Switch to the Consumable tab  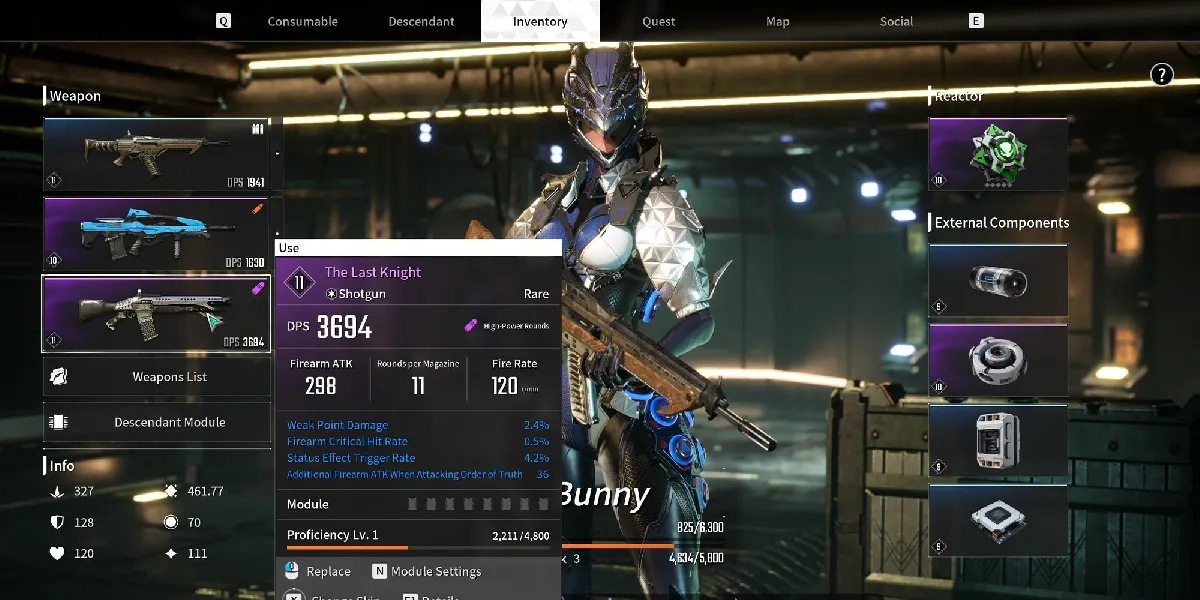coord(302,21)
